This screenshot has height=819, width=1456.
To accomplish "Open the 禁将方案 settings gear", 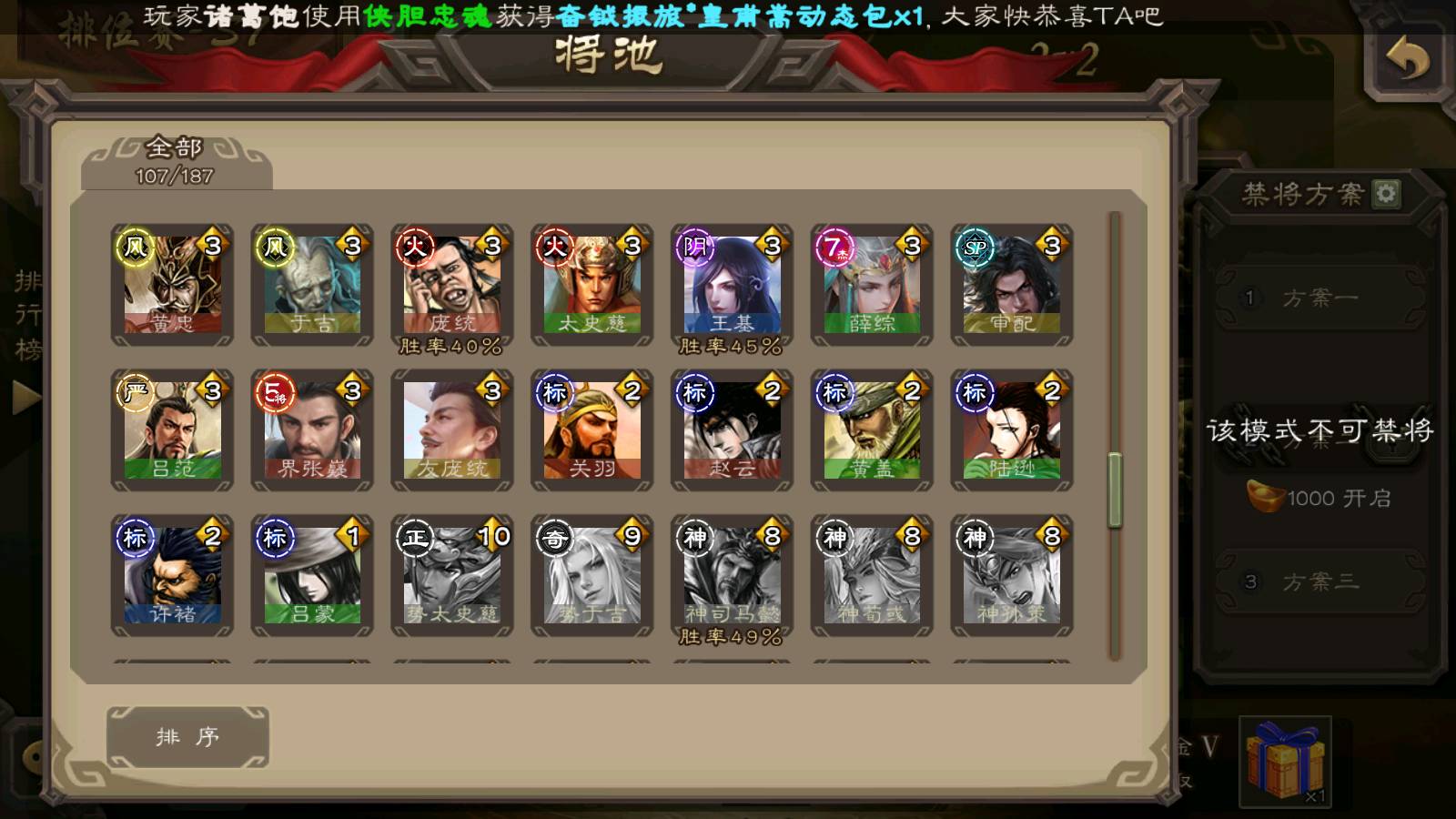I will click(1386, 193).
